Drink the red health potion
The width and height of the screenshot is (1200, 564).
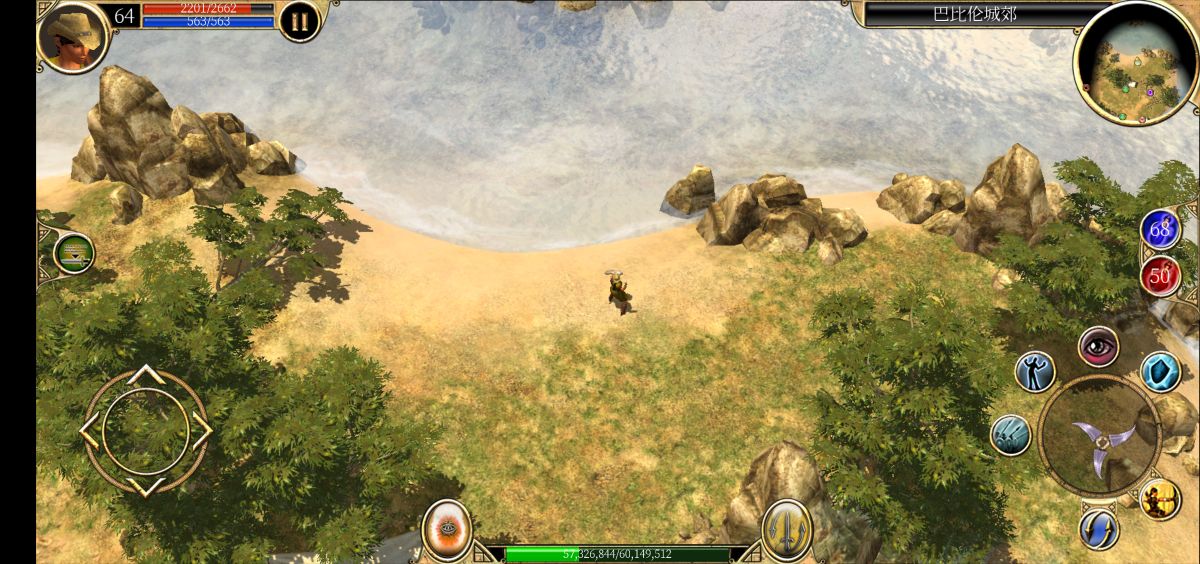1160,276
